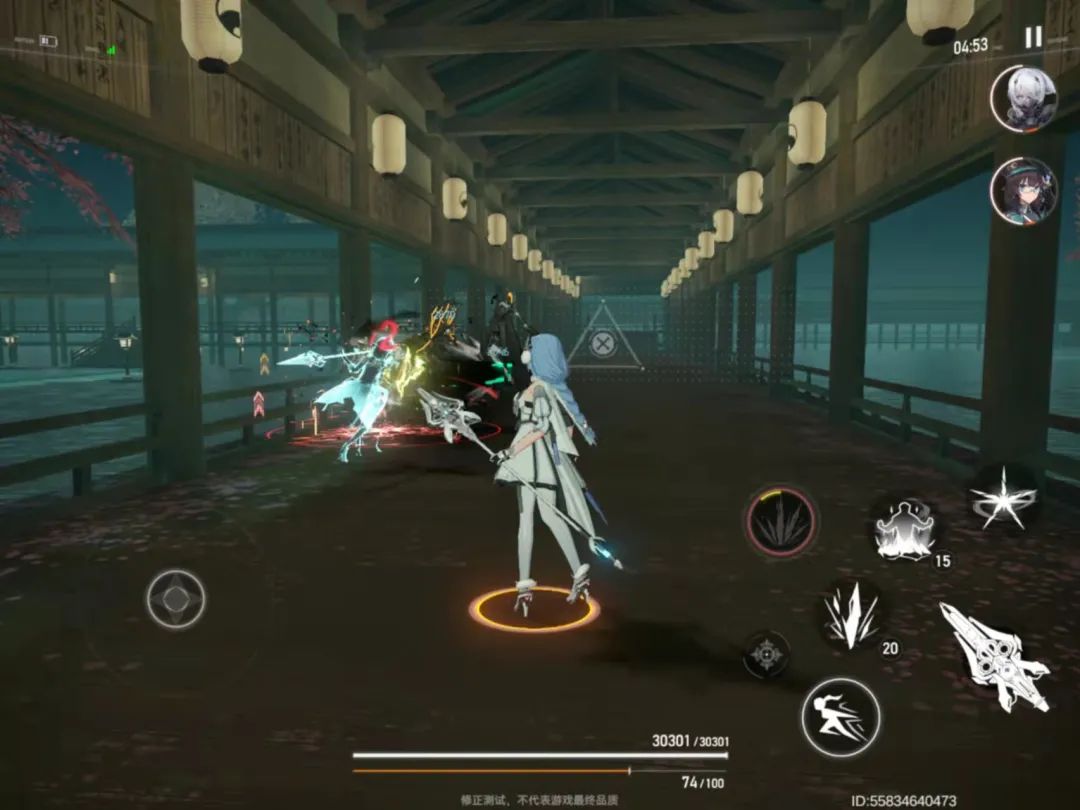Cast the four-point starburst ability
Screen dimensions: 1080x810
(1002, 497)
